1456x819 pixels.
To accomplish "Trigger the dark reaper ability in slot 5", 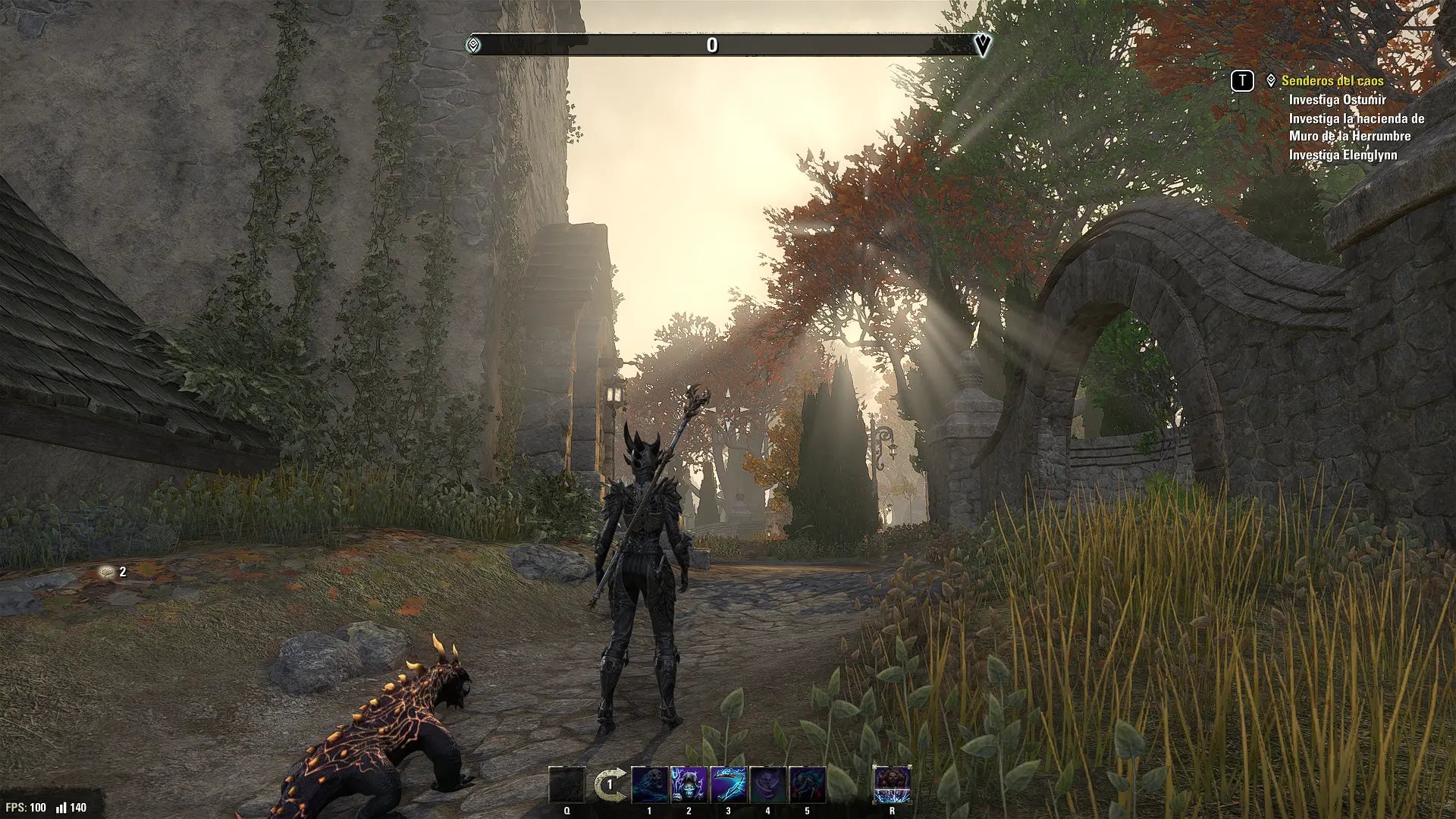I will tap(808, 785).
